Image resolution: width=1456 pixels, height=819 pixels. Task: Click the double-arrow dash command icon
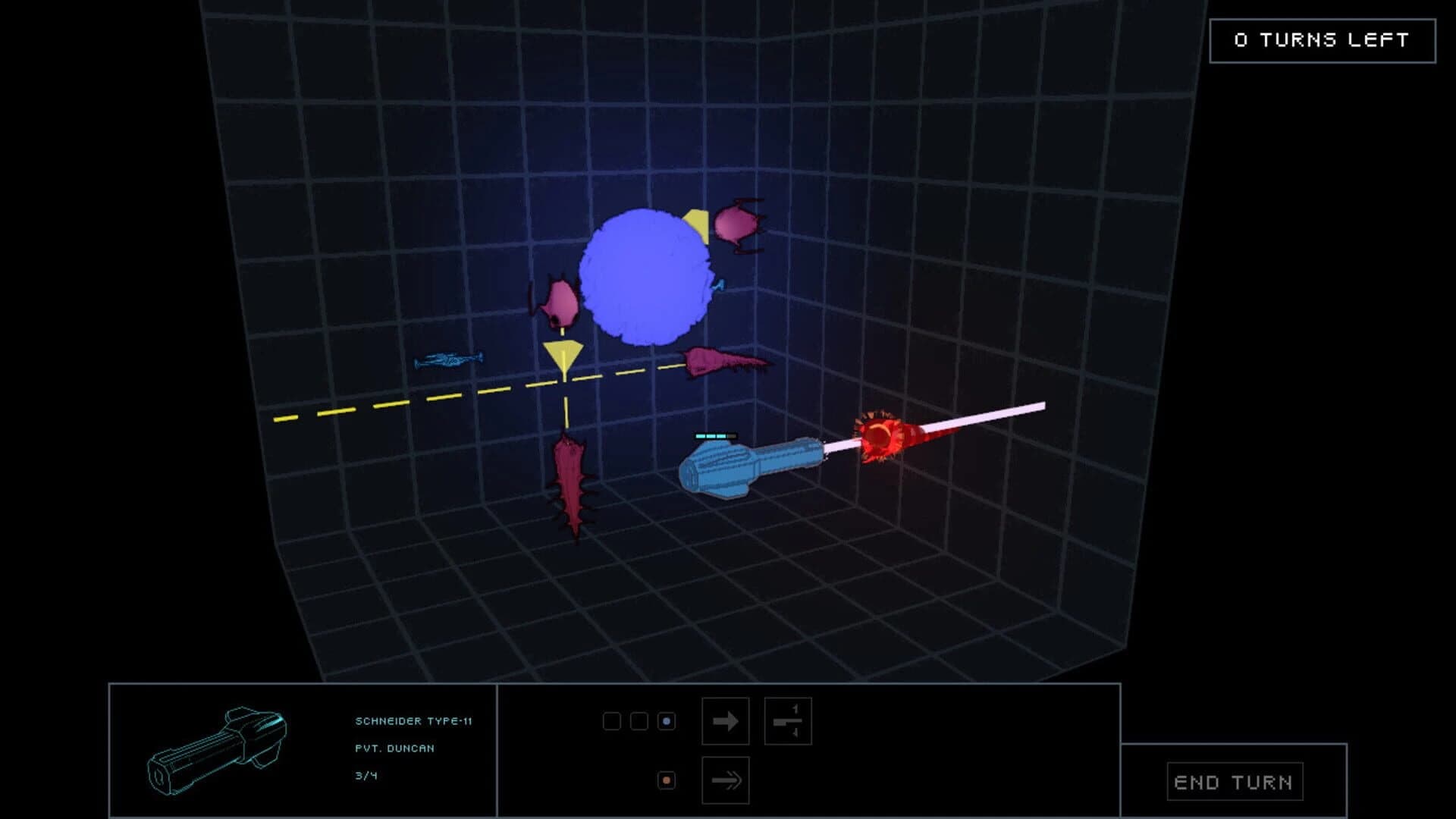[726, 778]
